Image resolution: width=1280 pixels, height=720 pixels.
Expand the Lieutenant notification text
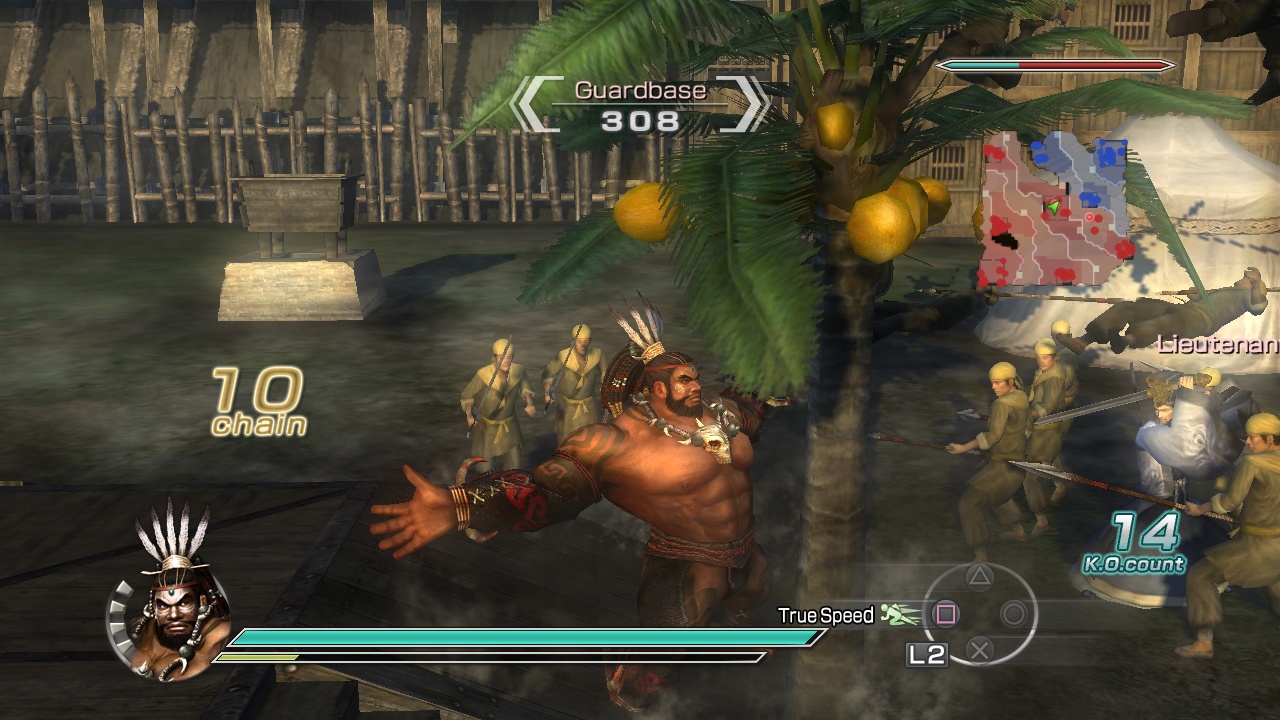(x=1218, y=345)
